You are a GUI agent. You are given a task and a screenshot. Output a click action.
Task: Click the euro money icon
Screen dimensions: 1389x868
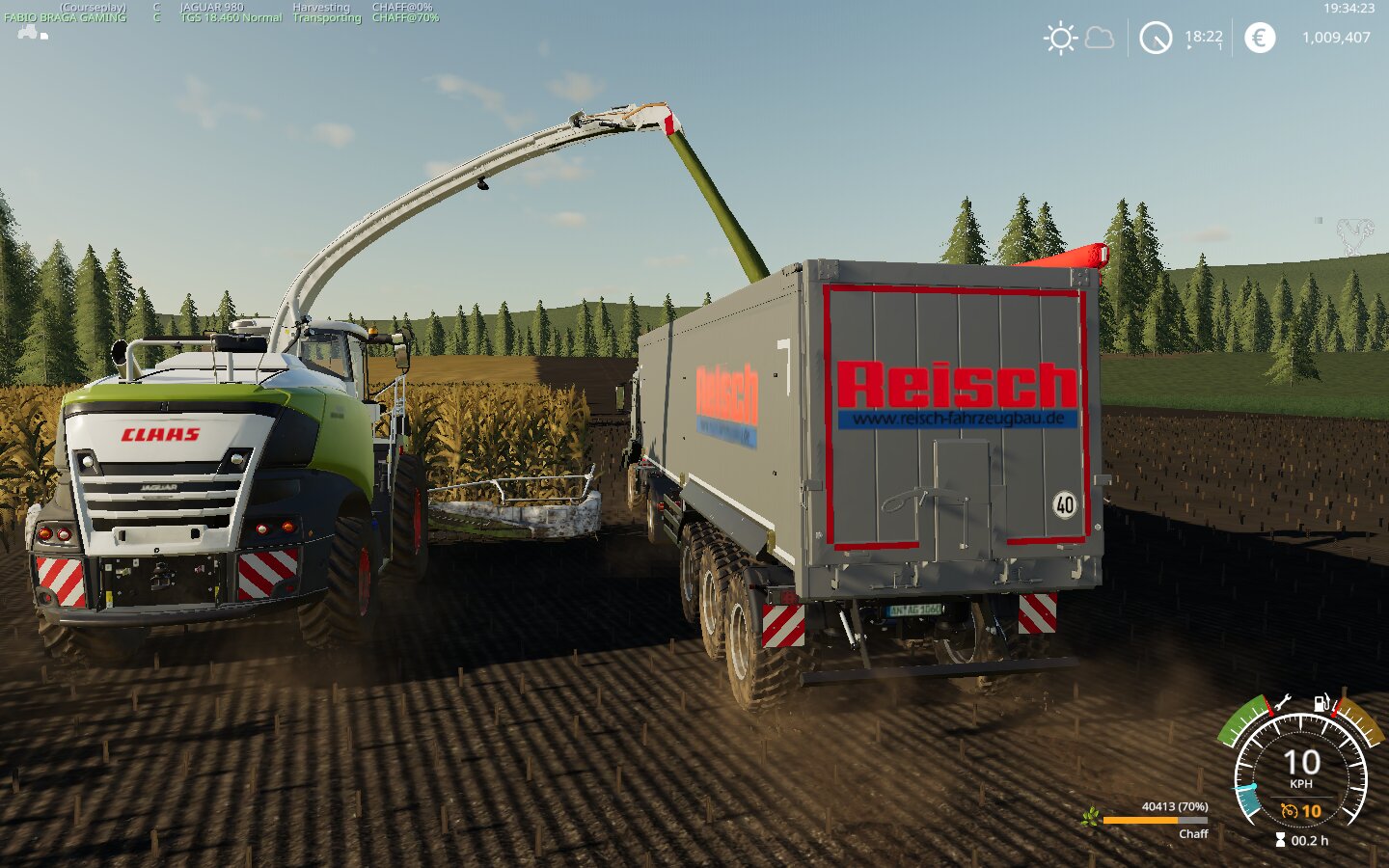(1259, 38)
